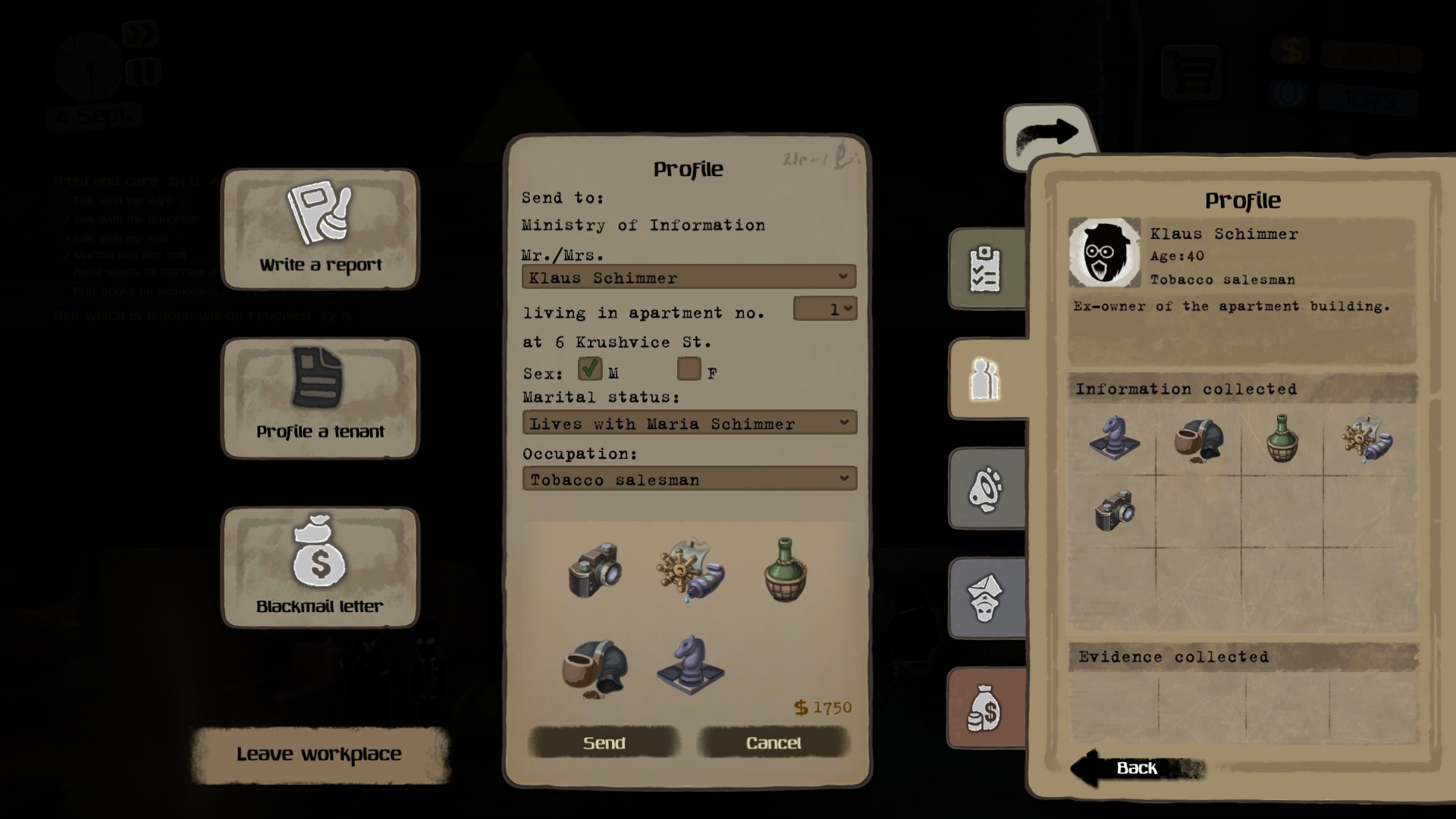Viewport: 1456px width, 819px height.
Task: Go Back from Klaus Schimmer's profile
Action: [1135, 768]
